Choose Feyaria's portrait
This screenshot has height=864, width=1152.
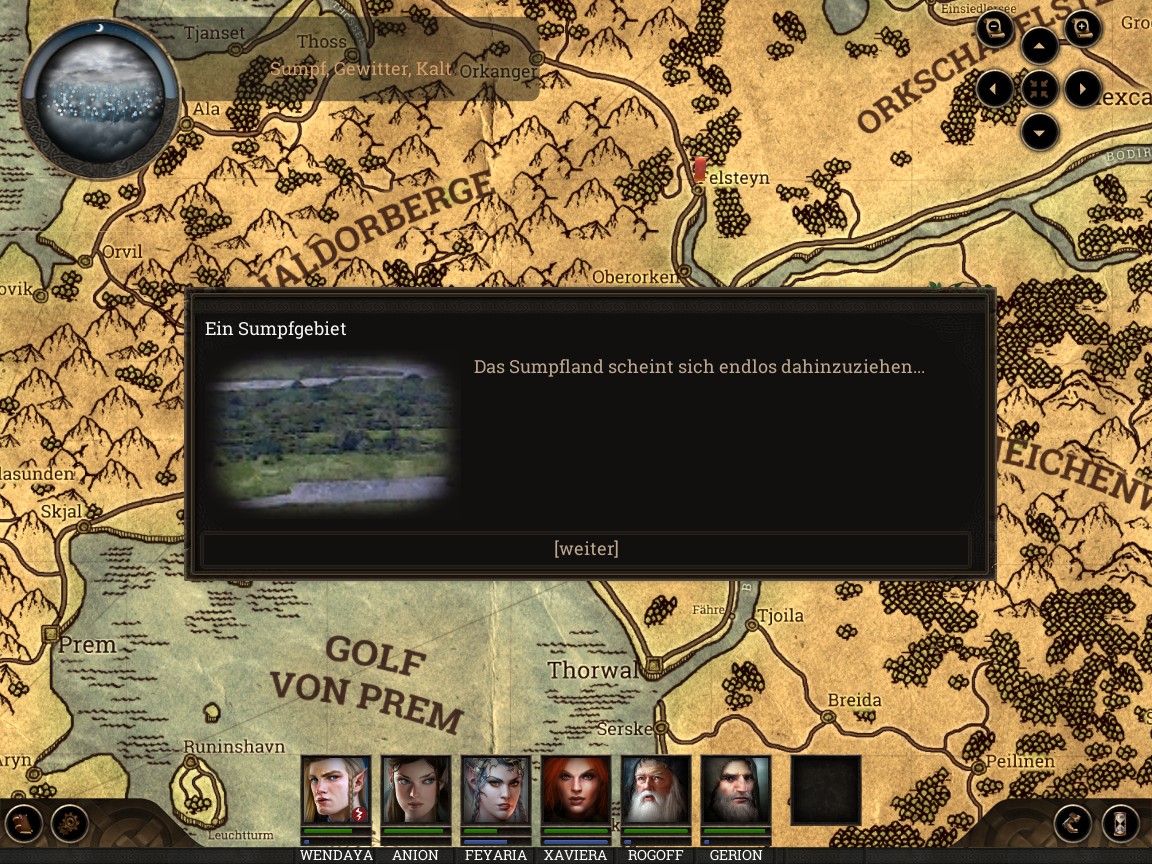[x=496, y=790]
